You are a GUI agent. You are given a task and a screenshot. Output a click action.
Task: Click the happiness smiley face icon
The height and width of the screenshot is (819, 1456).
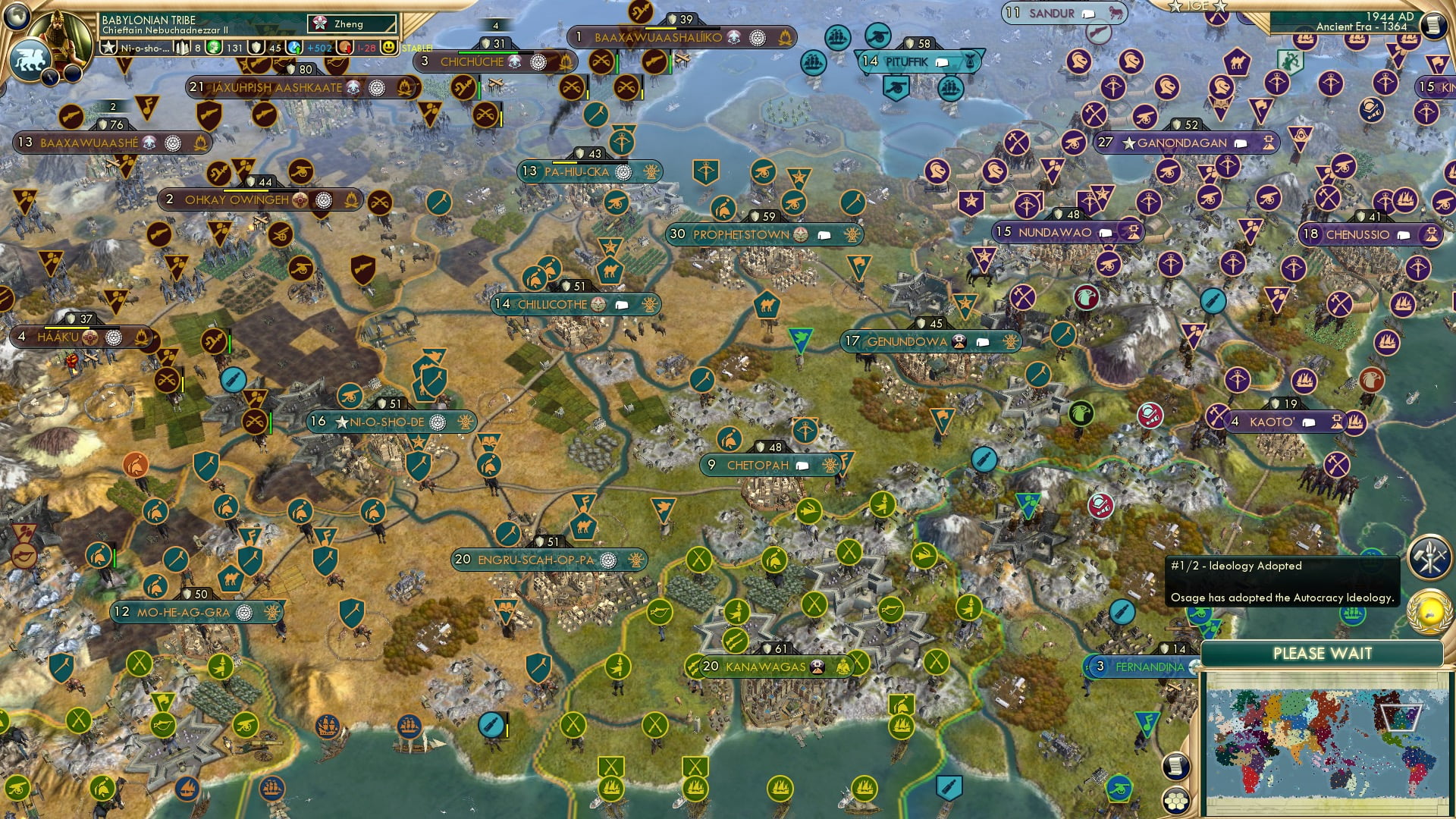390,48
